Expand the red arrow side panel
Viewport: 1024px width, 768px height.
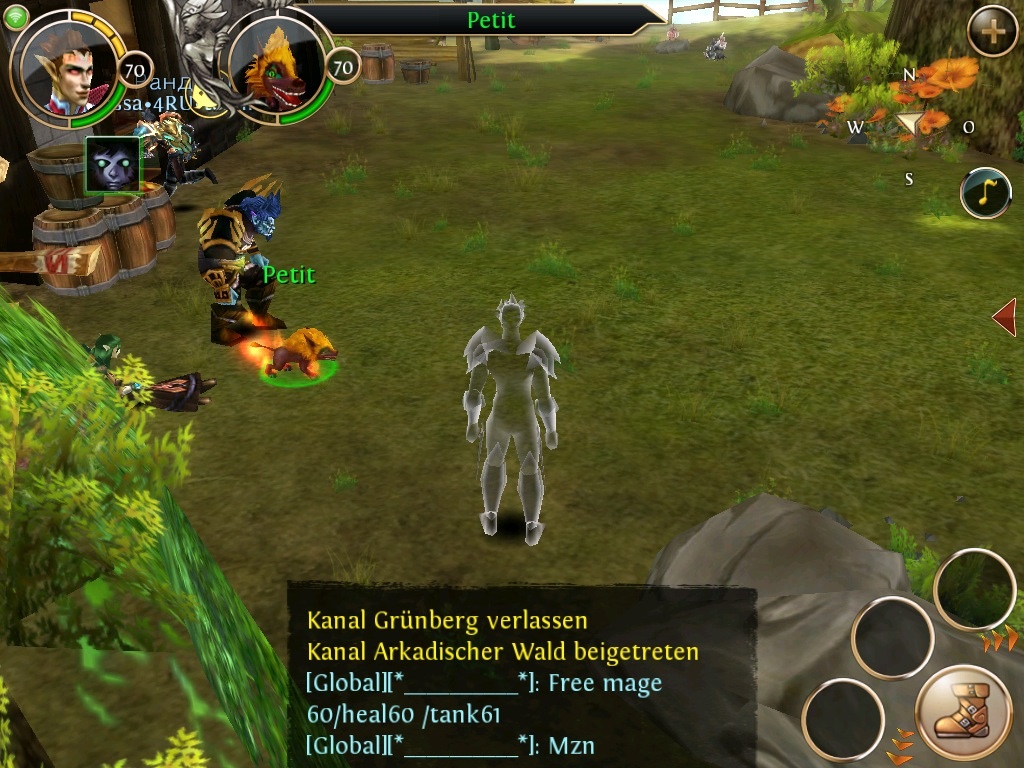click(x=1004, y=317)
